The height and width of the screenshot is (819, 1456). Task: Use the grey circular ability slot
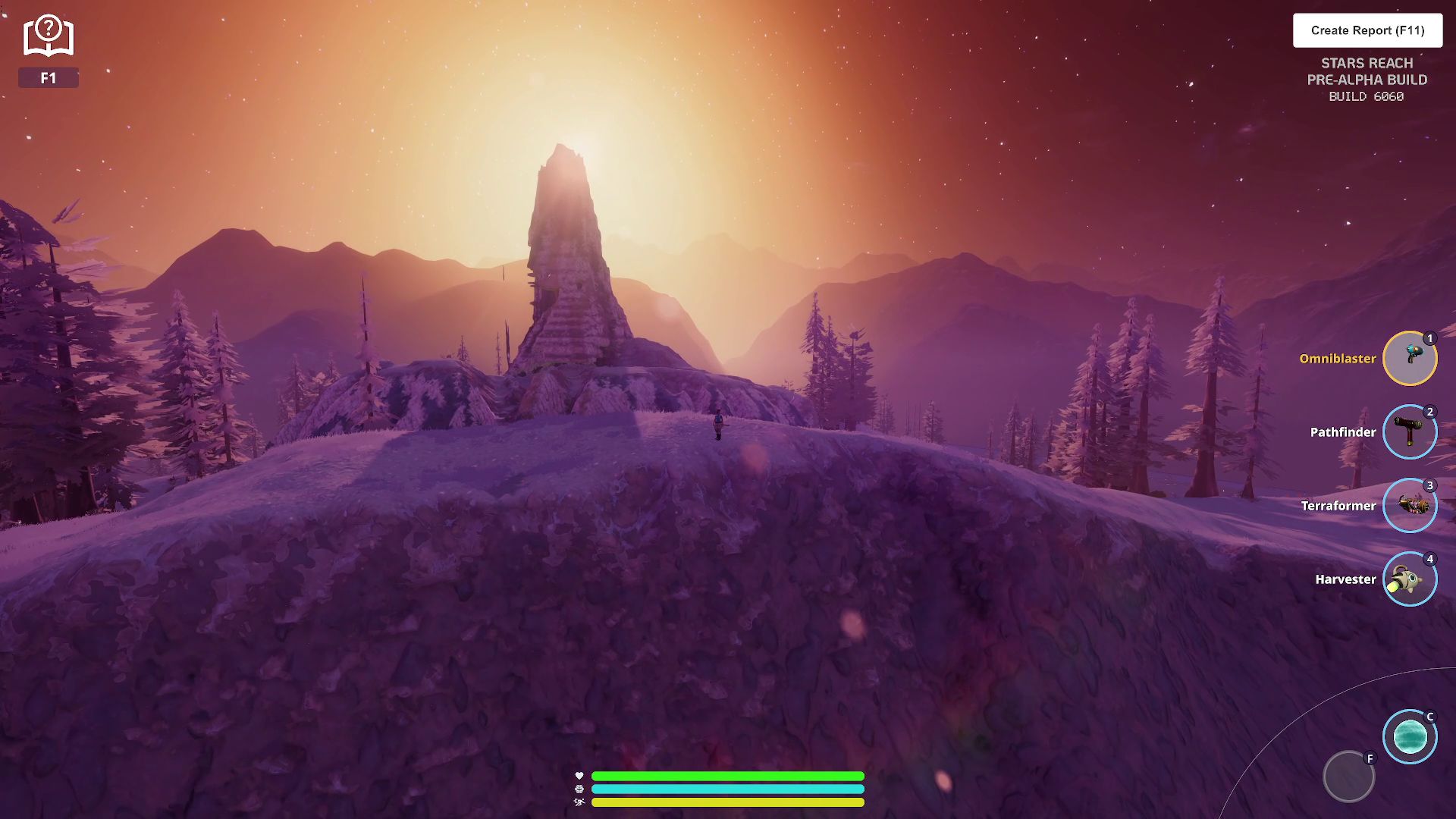point(1348,777)
